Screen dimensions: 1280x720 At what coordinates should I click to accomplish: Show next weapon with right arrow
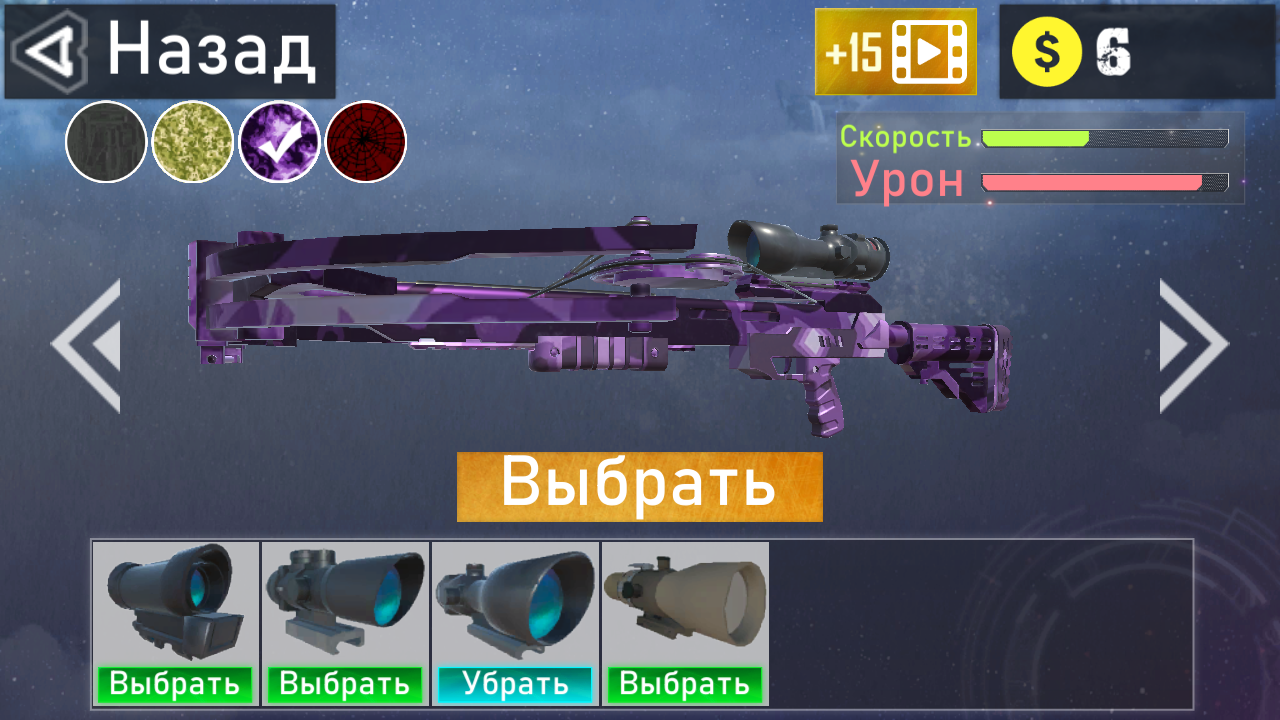[1196, 345]
